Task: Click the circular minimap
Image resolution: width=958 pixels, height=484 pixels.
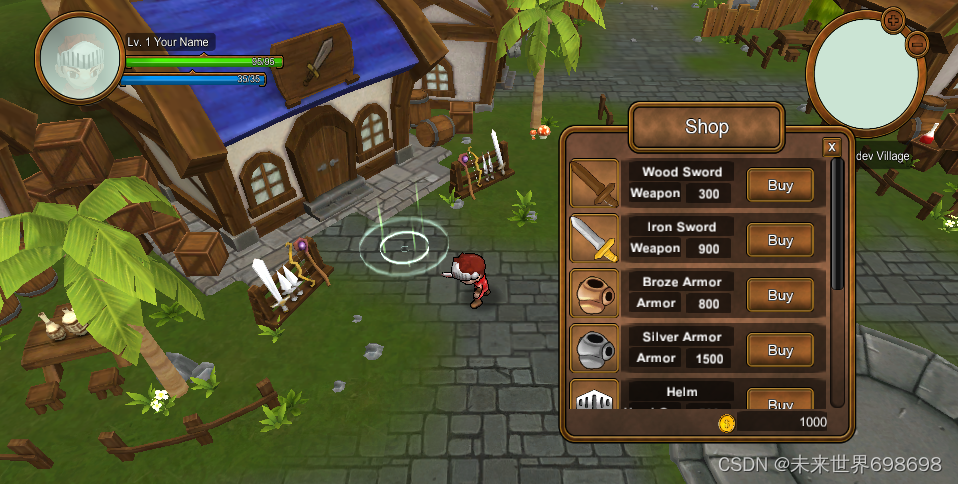Action: coord(868,72)
